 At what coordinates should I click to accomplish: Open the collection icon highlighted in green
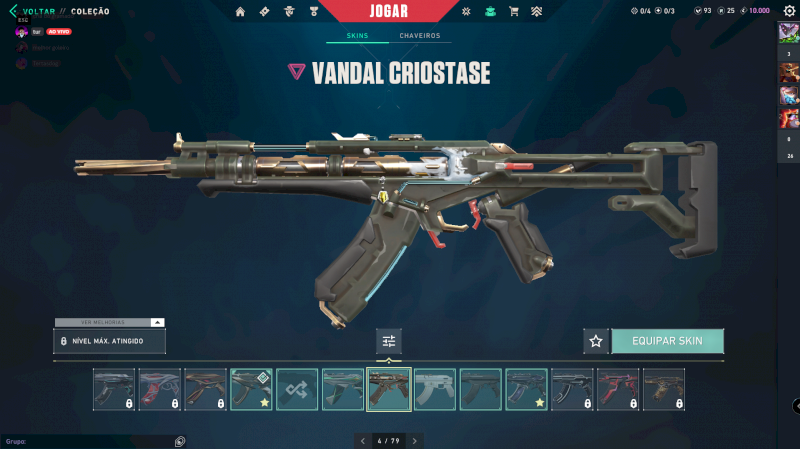point(489,11)
